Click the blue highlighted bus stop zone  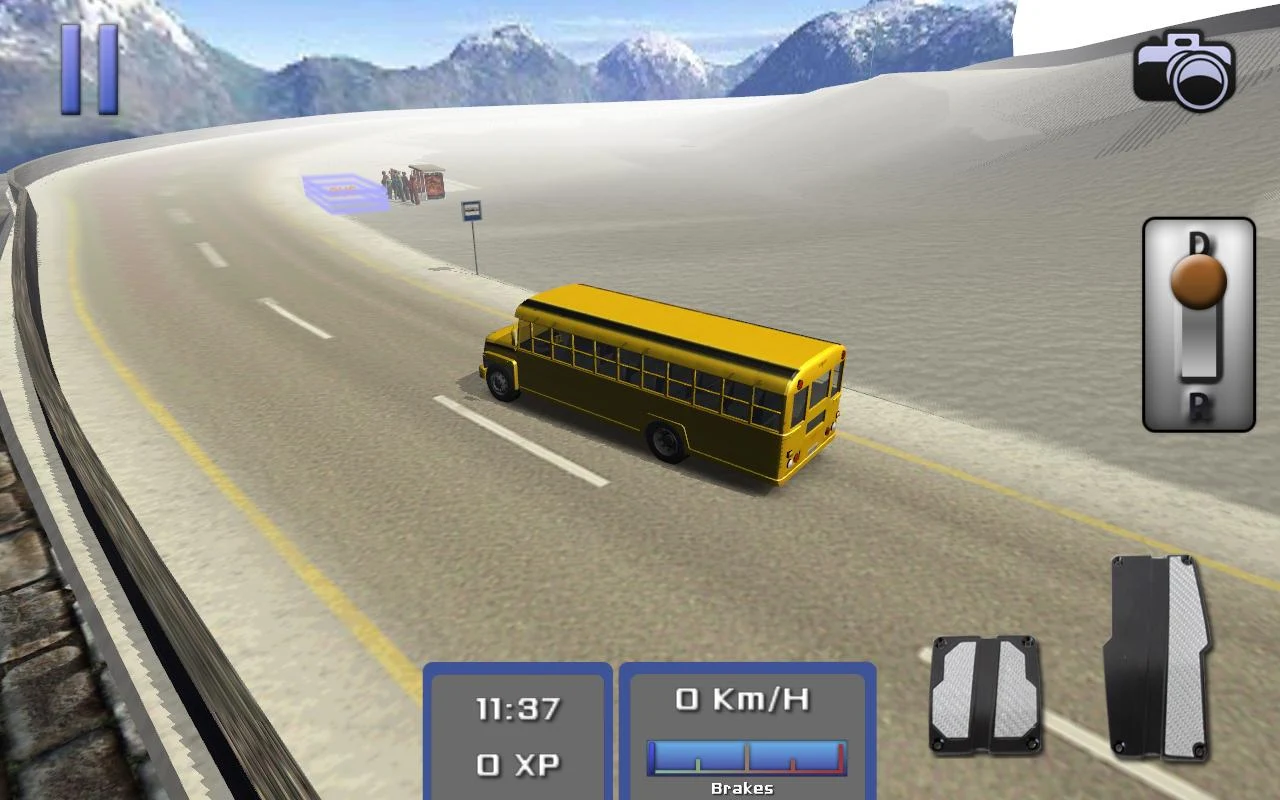point(340,187)
